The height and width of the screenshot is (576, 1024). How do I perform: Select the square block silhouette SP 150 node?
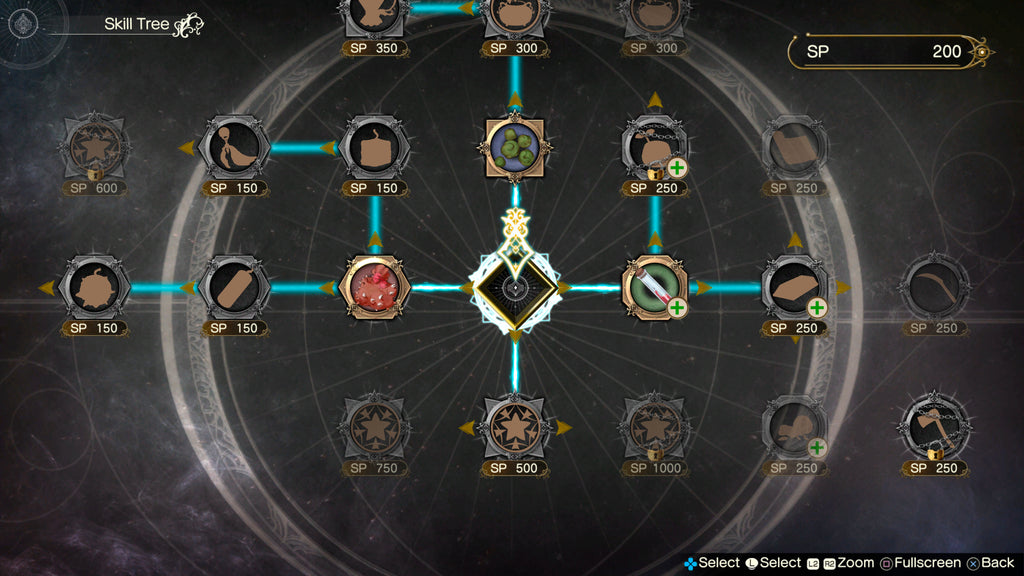[375, 148]
